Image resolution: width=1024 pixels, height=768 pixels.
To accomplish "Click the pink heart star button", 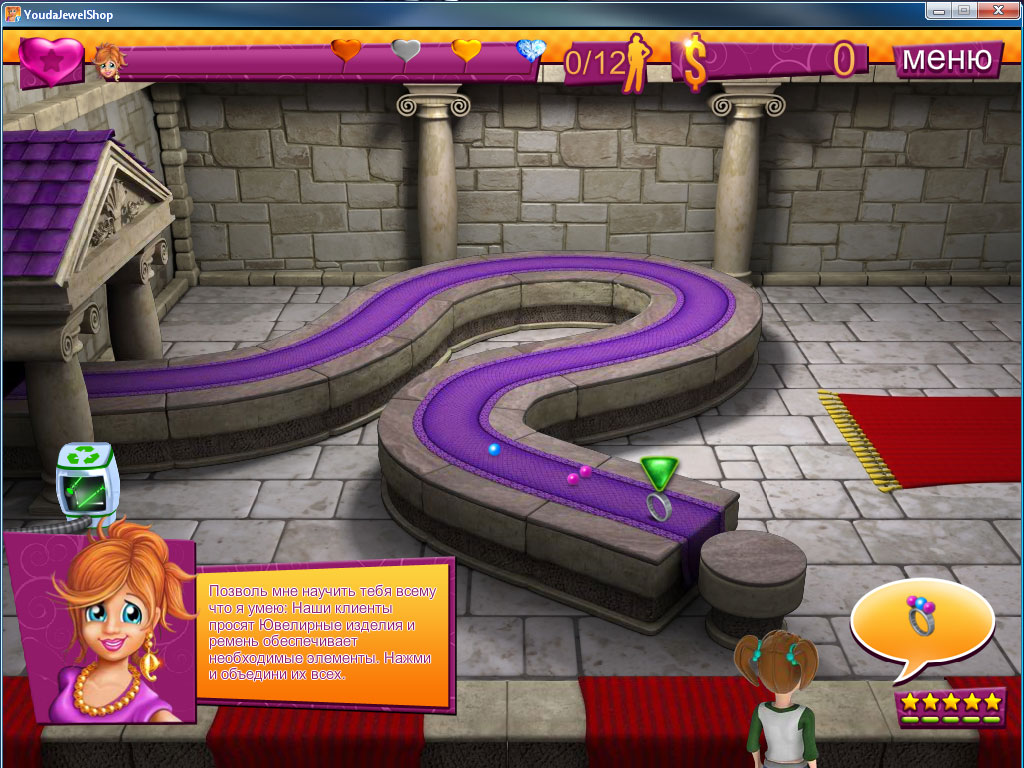I will click(50, 60).
